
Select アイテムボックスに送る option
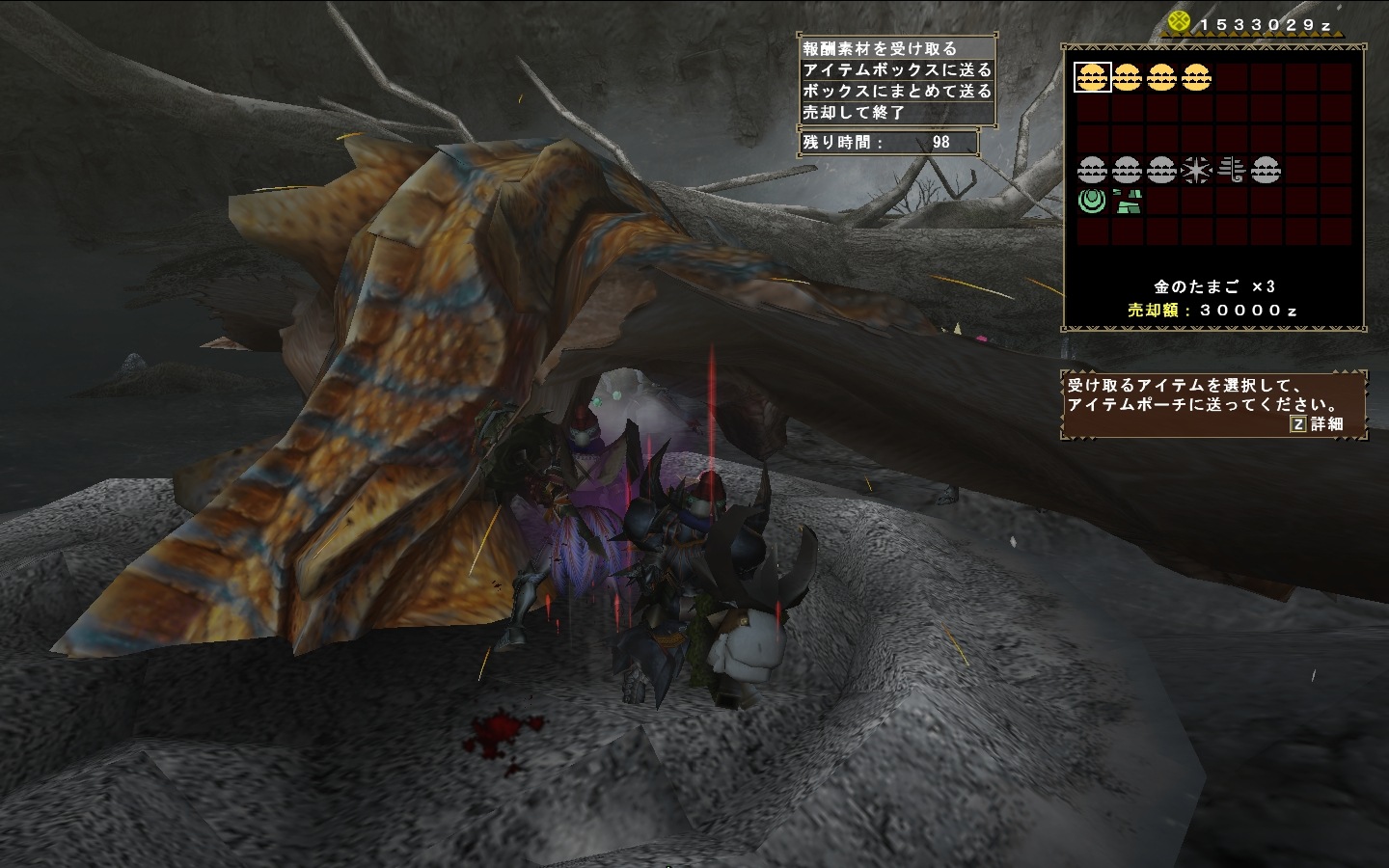coord(896,69)
